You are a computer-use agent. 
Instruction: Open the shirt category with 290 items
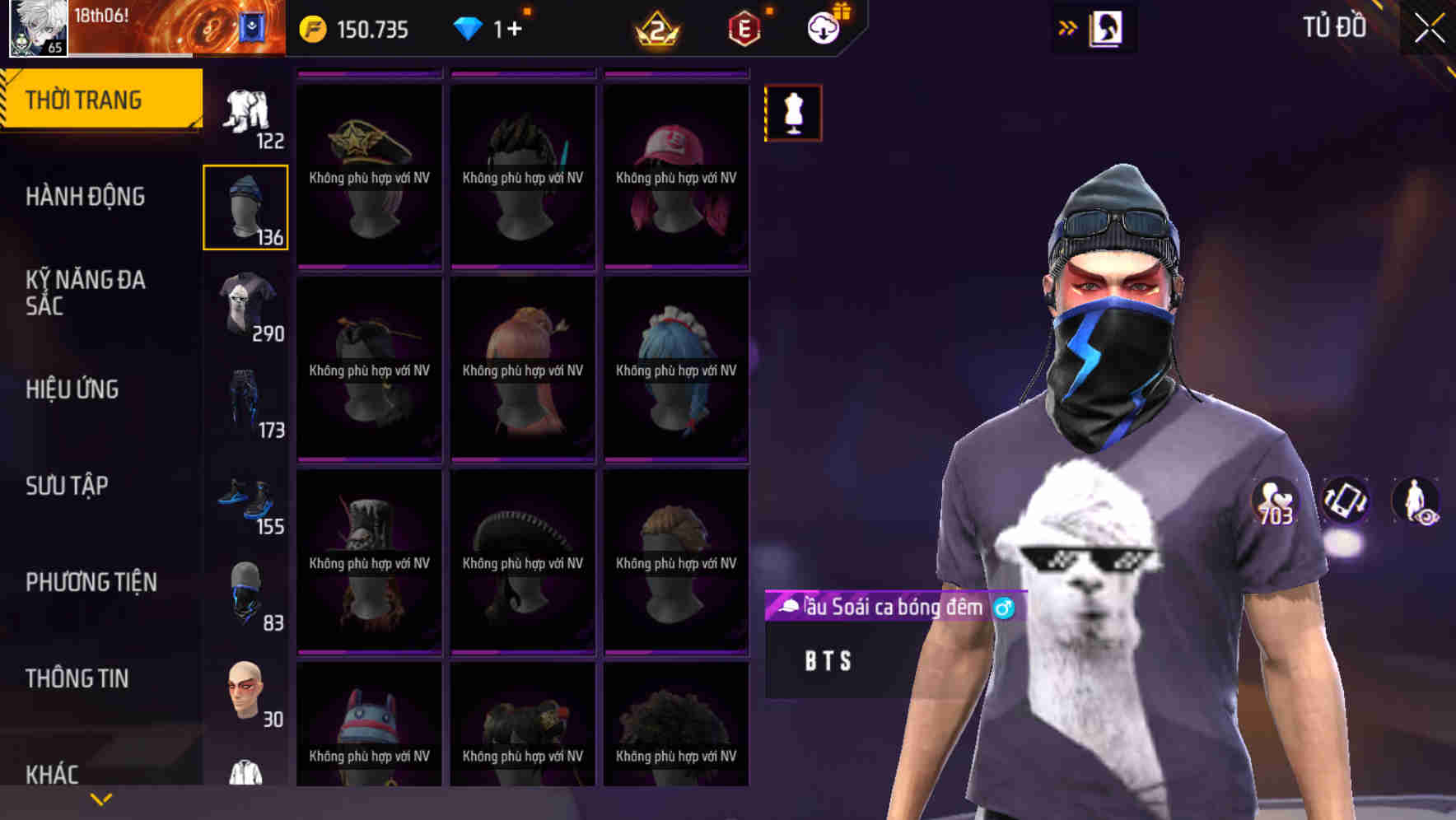tap(246, 306)
